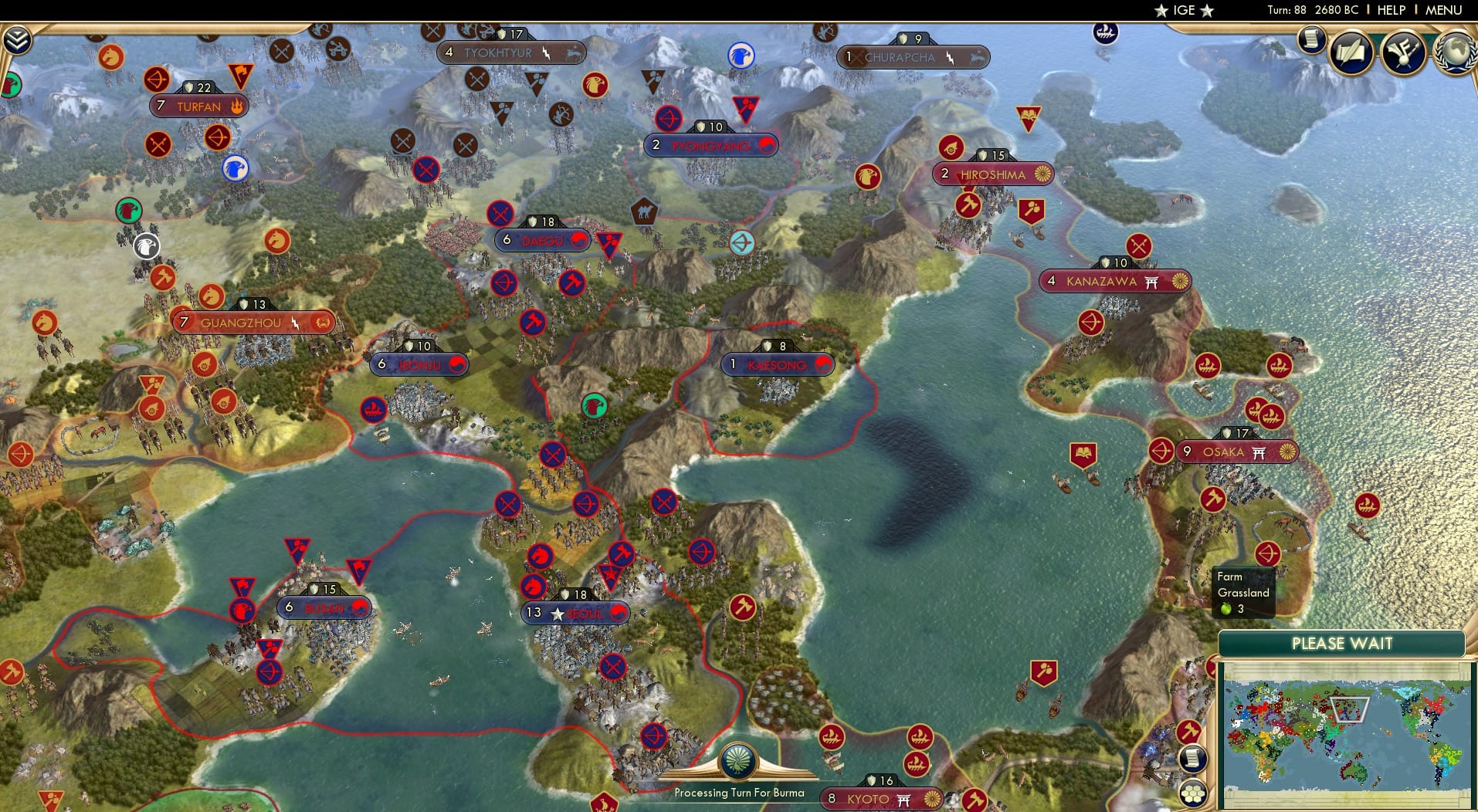The image size is (1478, 812).
Task: Click the golden fan emblem above the processing banner
Action: [739, 761]
